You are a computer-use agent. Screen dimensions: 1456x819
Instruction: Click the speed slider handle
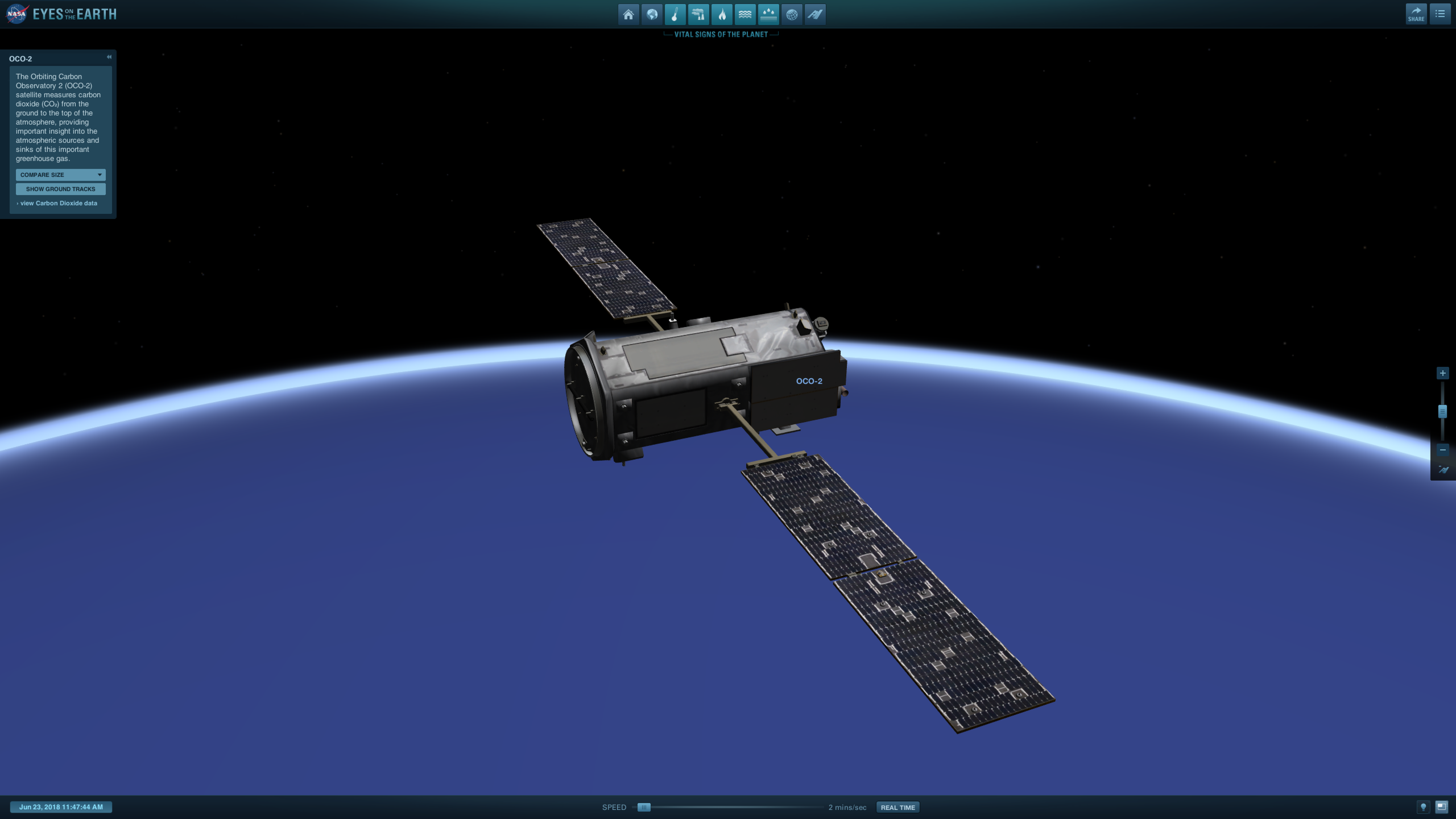click(x=644, y=807)
